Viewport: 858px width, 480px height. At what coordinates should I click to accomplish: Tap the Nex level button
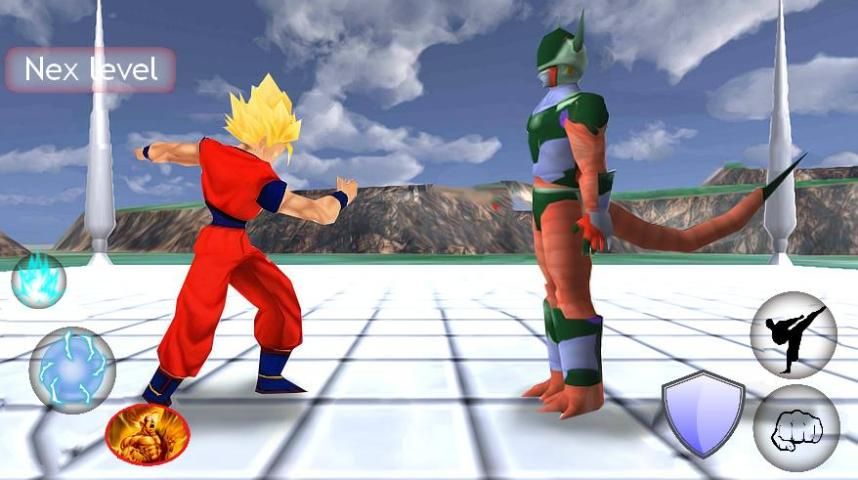tap(91, 70)
